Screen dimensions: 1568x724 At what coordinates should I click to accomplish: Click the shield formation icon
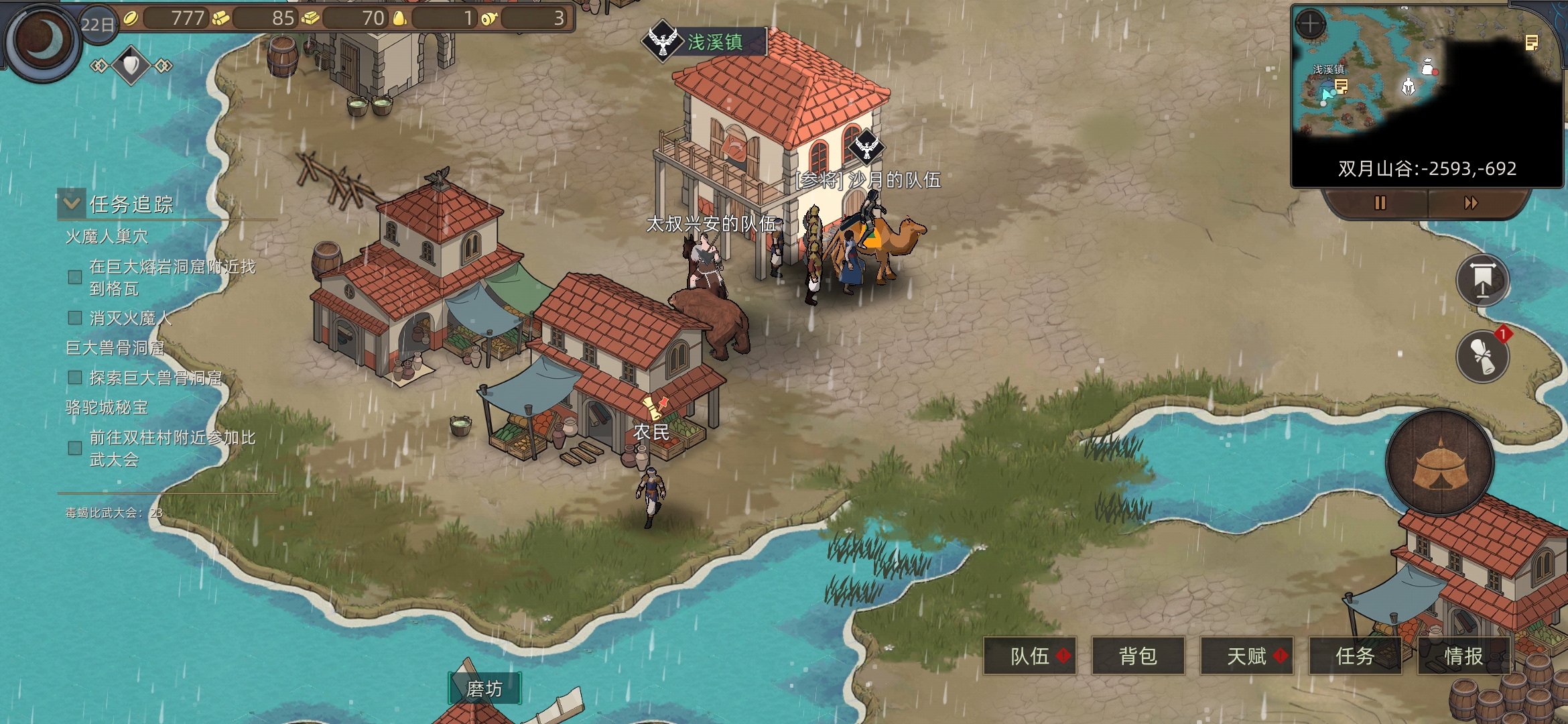click(x=131, y=65)
